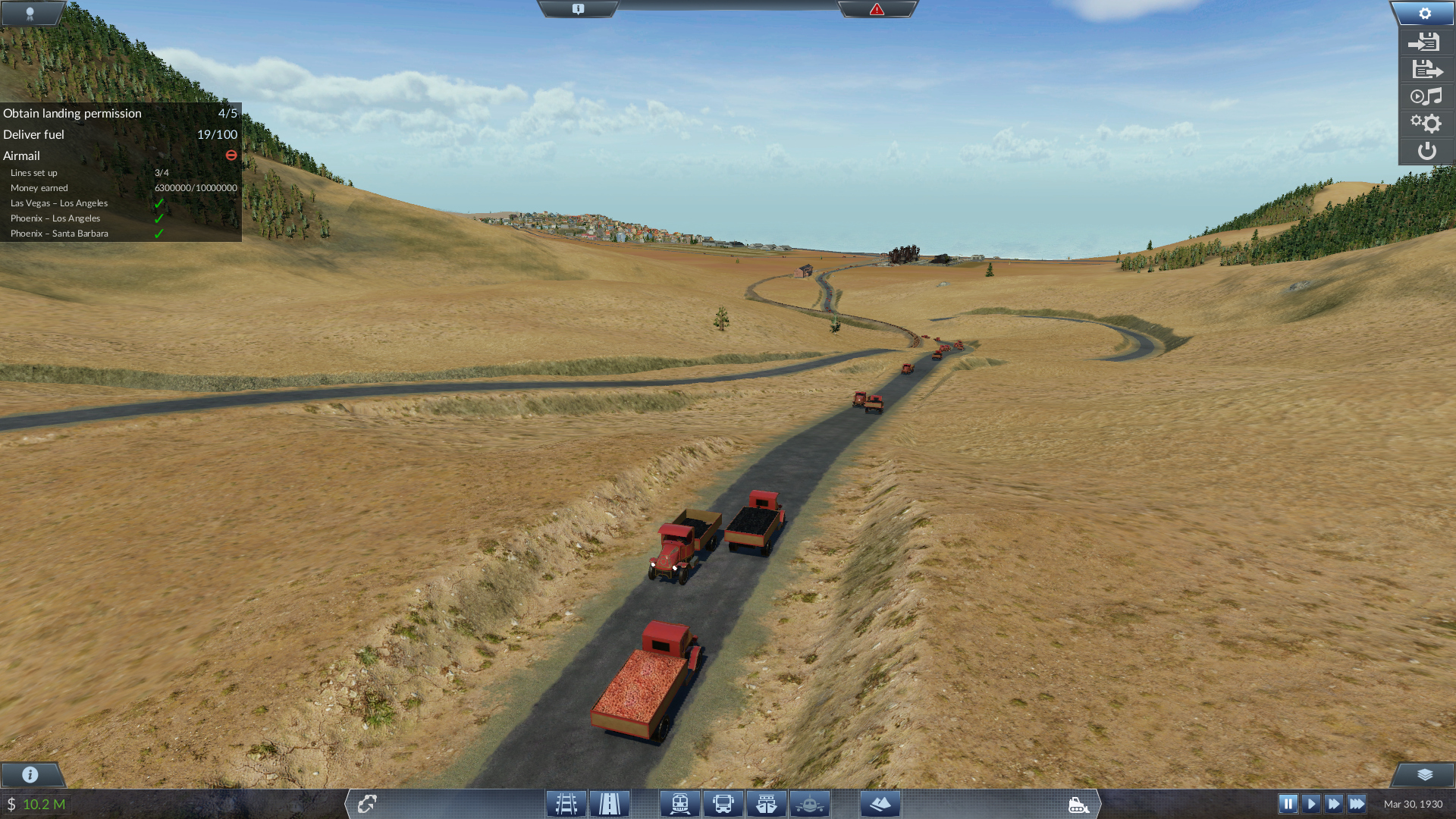This screenshot has height=819, width=1456.
Task: Open the message notification tab
Action: click(x=578, y=9)
